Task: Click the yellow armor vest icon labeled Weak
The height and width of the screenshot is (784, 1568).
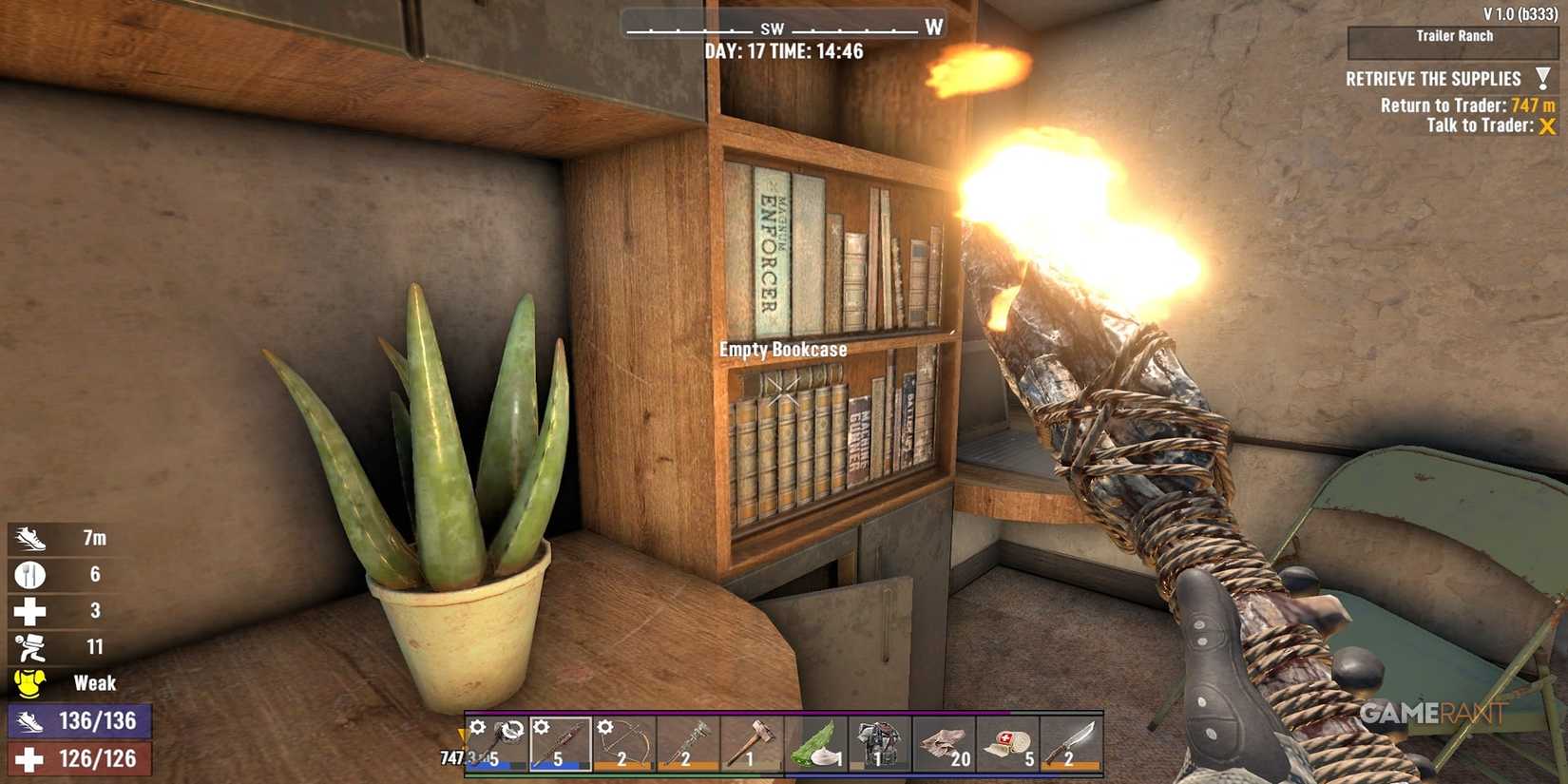Action: [30, 682]
